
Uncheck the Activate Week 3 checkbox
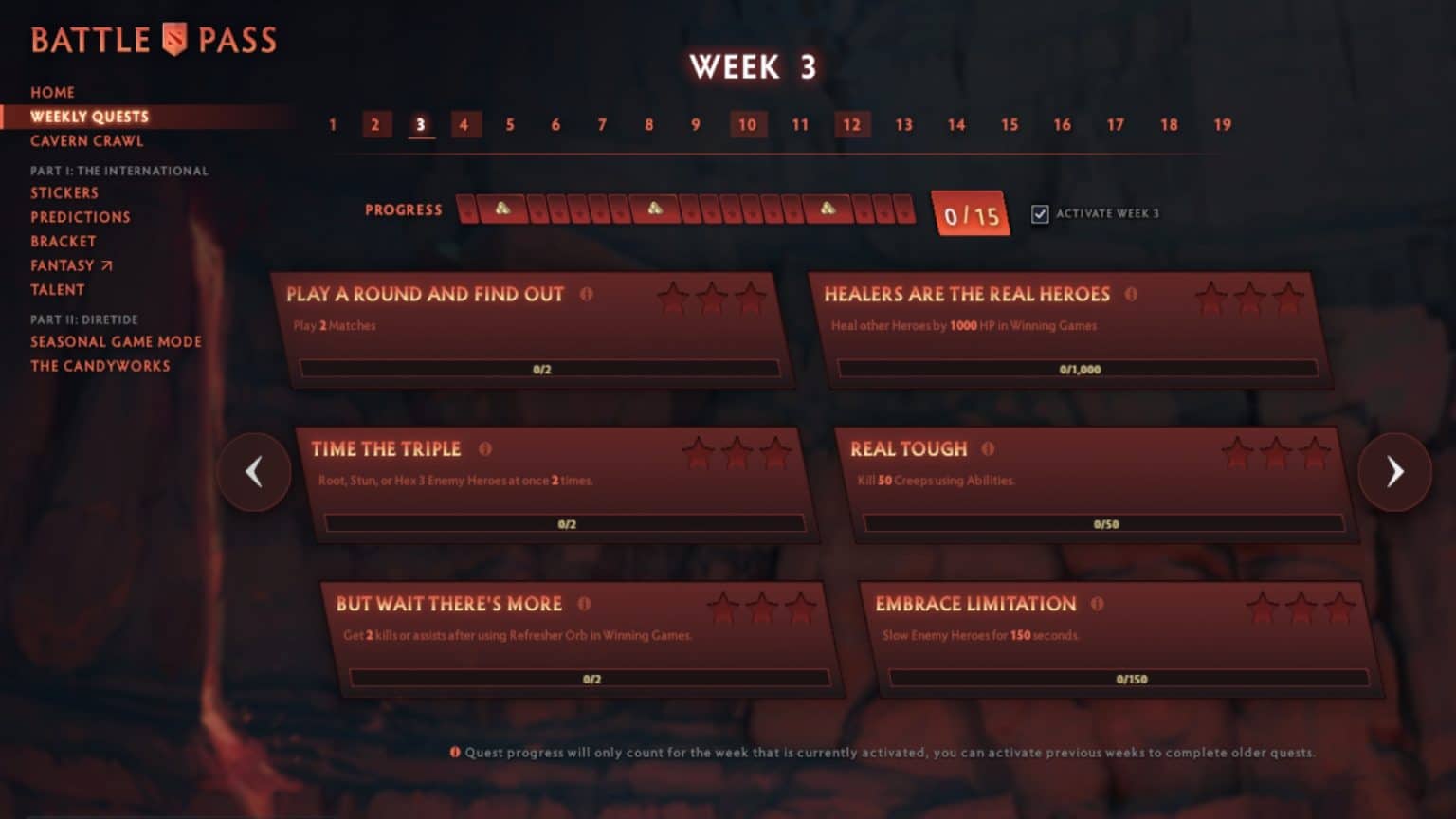pyautogui.click(x=1040, y=214)
